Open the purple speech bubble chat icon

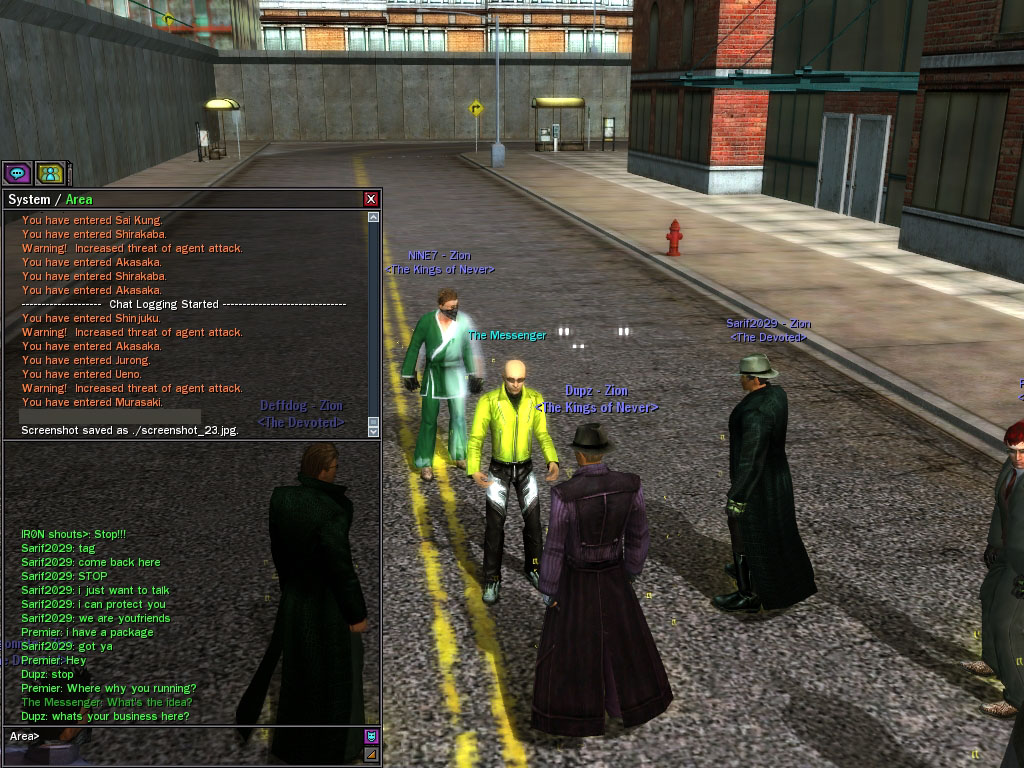click(17, 173)
